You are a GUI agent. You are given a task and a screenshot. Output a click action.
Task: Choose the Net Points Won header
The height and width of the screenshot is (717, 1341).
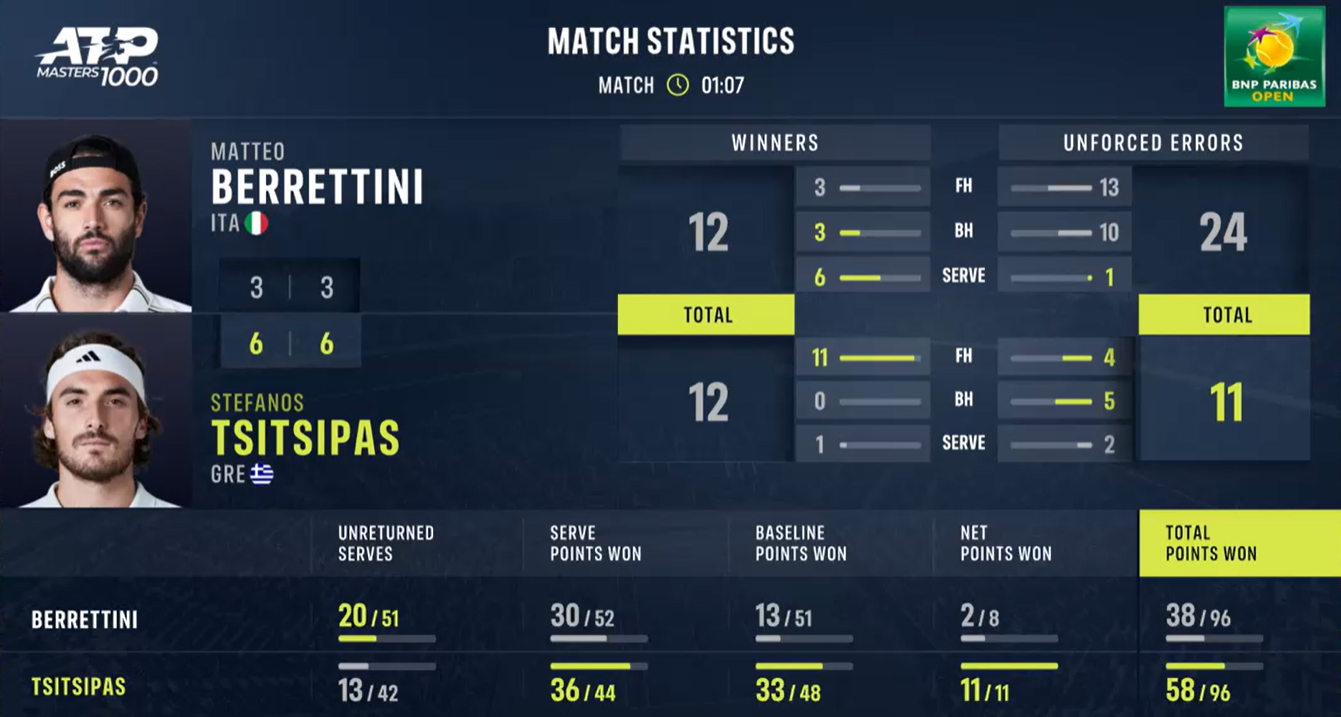pos(1006,543)
